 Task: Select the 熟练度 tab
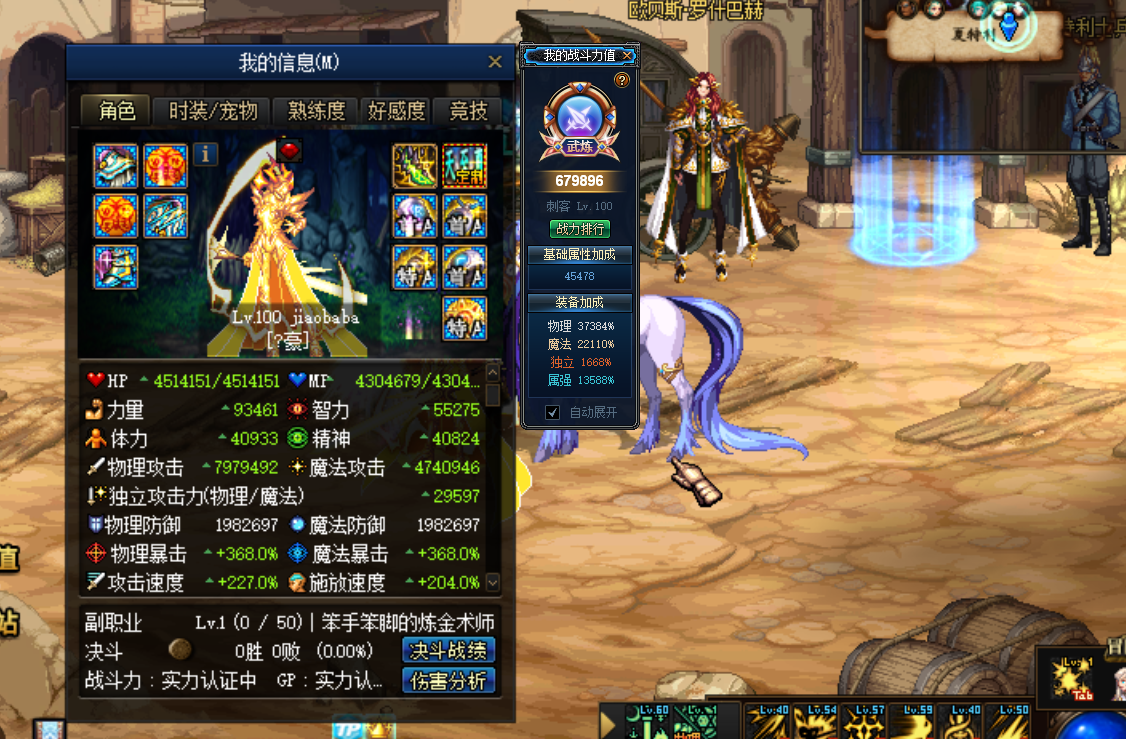(316, 111)
